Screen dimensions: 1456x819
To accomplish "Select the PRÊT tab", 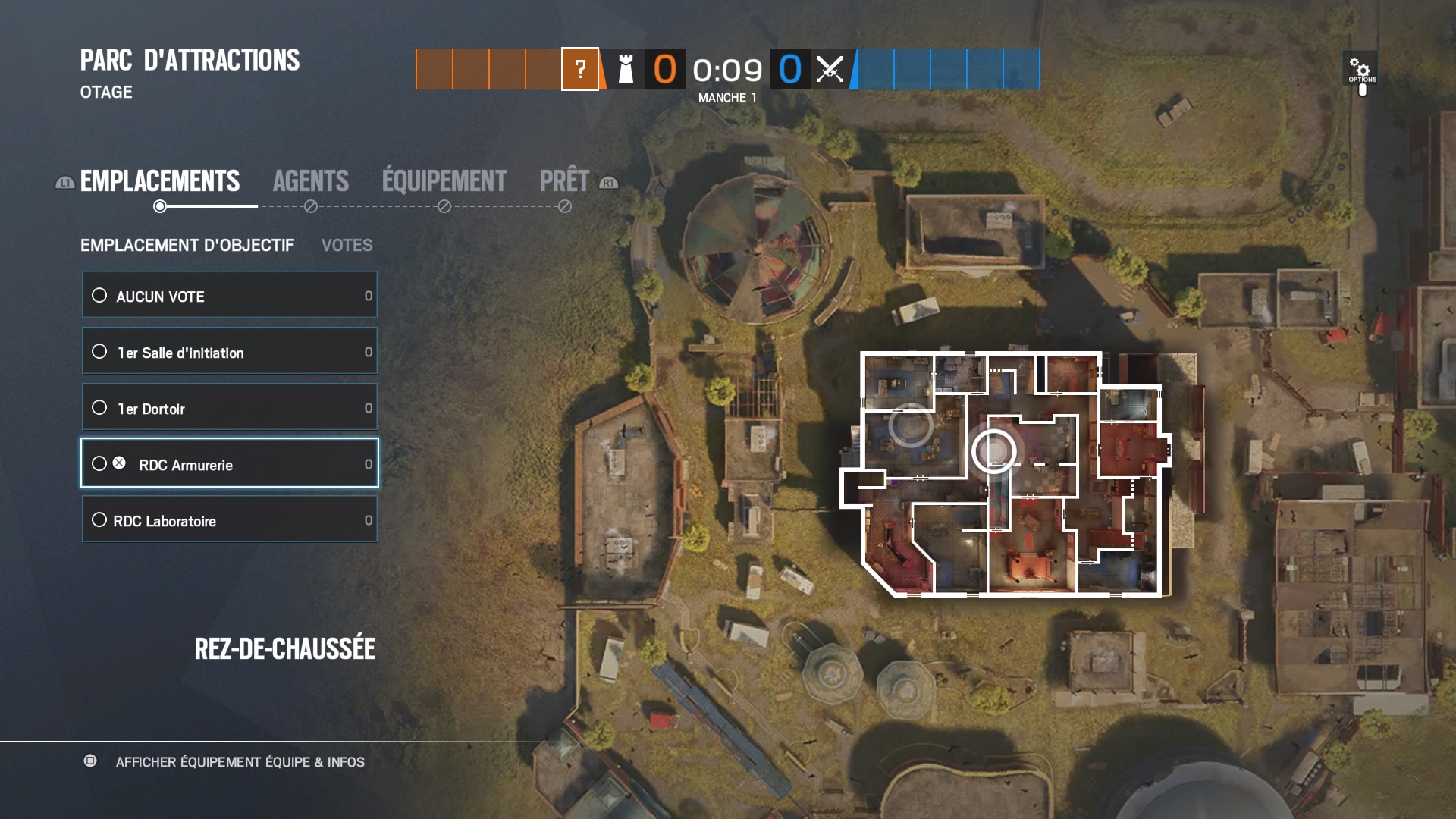I will click(x=563, y=180).
